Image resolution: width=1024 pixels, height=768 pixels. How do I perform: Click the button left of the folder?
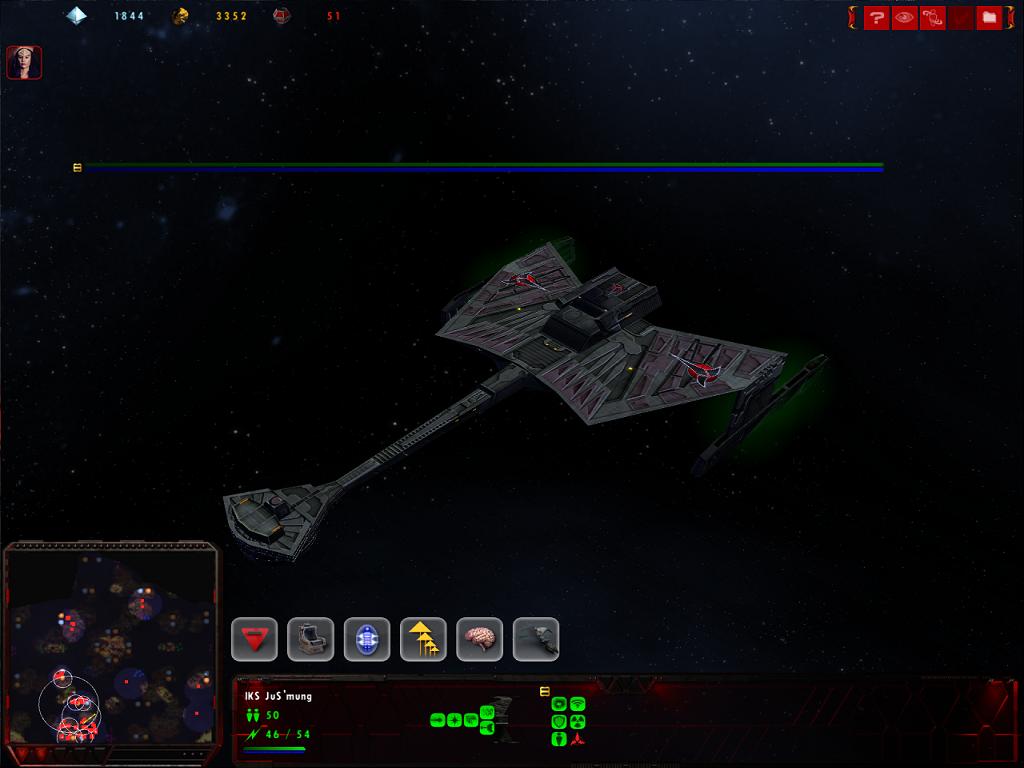[961, 18]
